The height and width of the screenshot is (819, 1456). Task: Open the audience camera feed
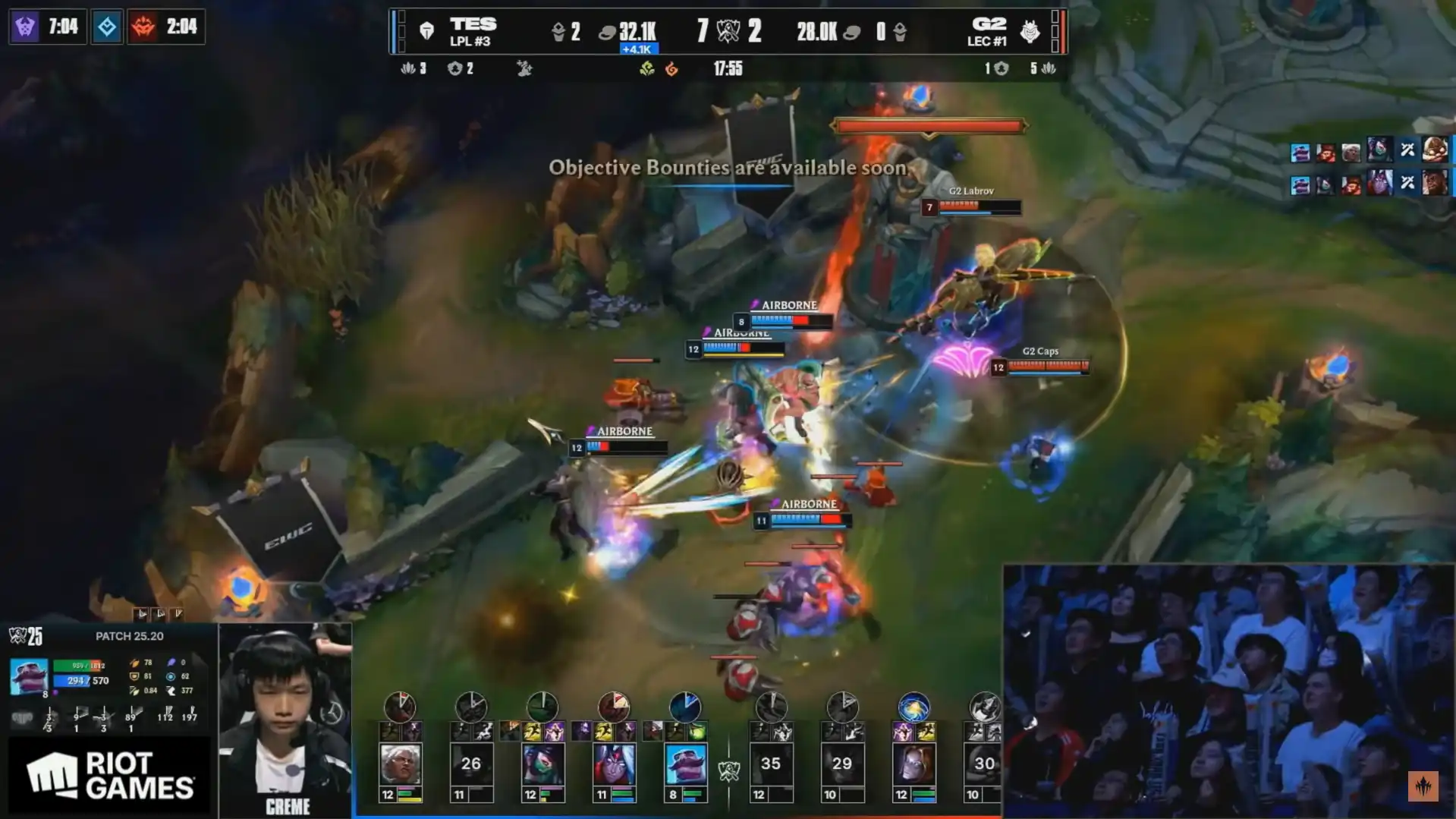click(1228, 691)
